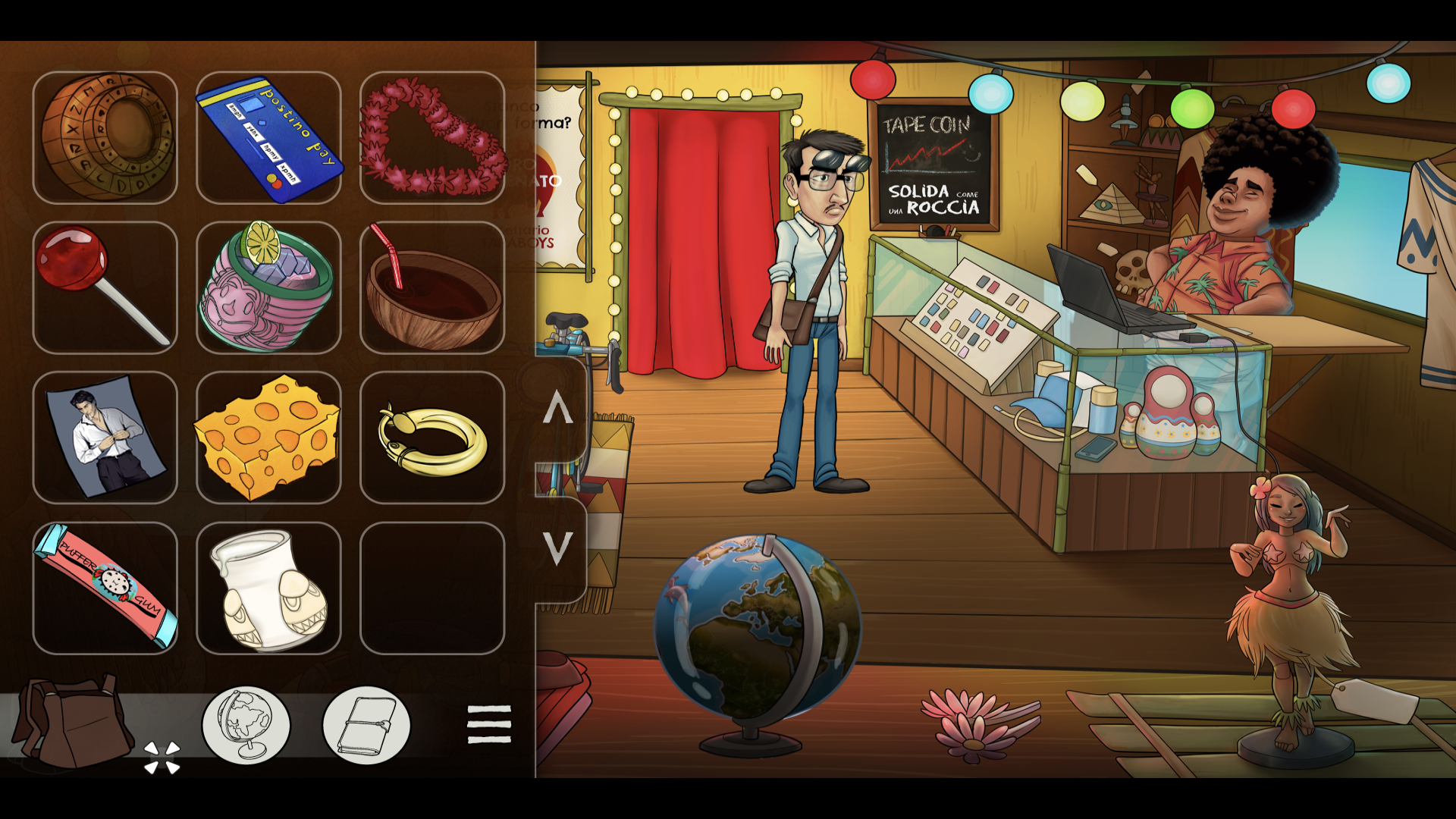
Task: Select the white tooth-shaped mug
Action: [x=268, y=588]
